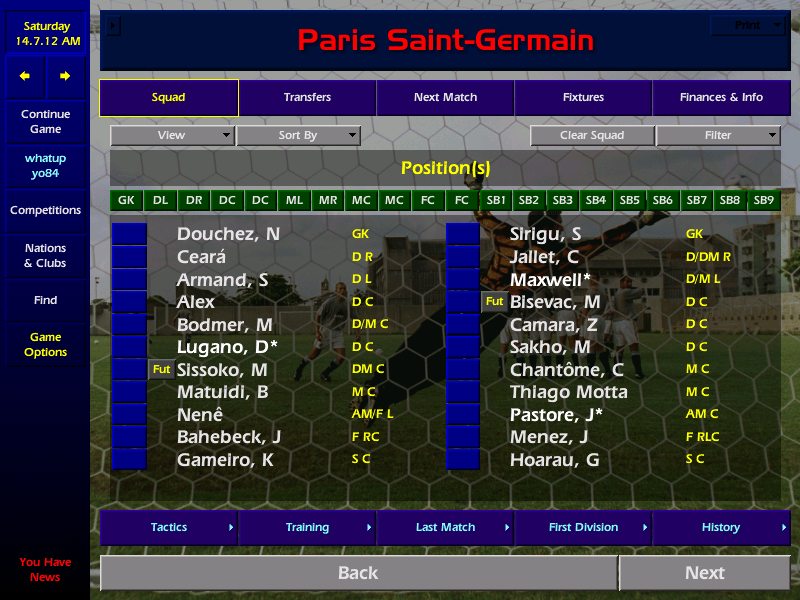This screenshot has height=600, width=800.
Task: Open the Sort By dropdown
Action: (x=298, y=135)
